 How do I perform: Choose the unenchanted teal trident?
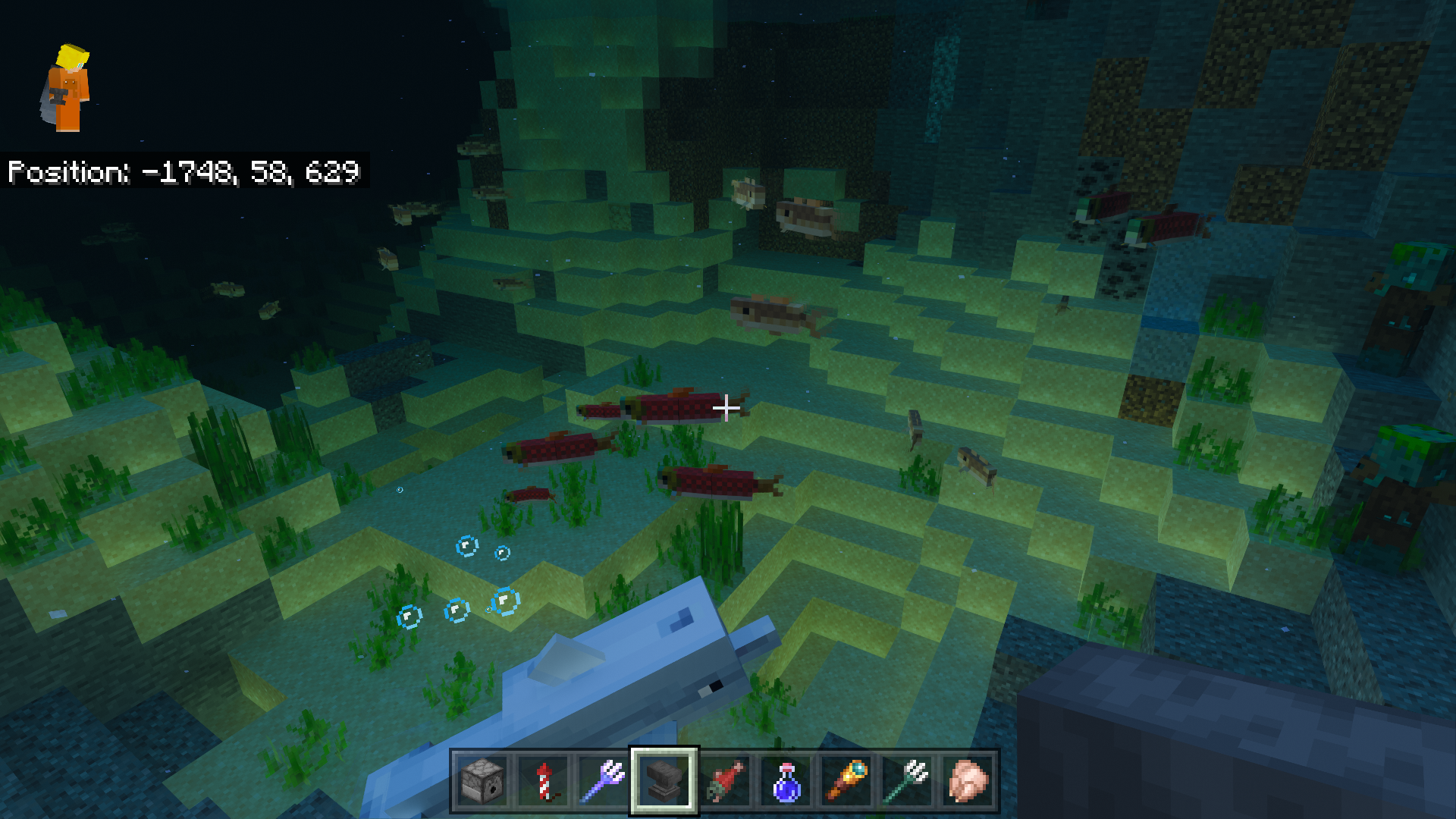point(907,781)
